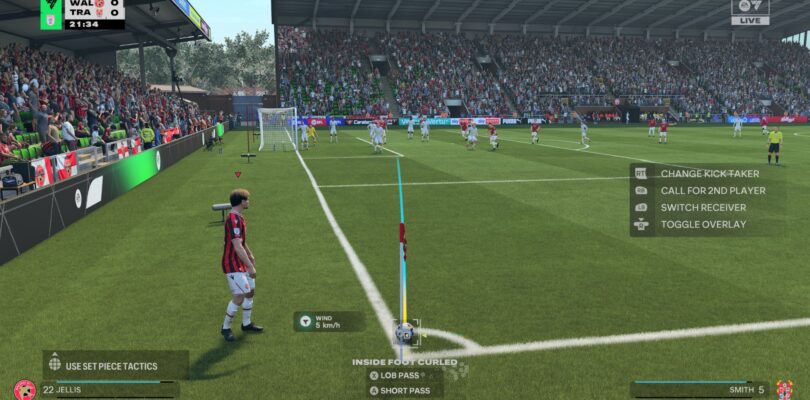Select the Short Pass option
810x400 pixels.
[405, 389]
